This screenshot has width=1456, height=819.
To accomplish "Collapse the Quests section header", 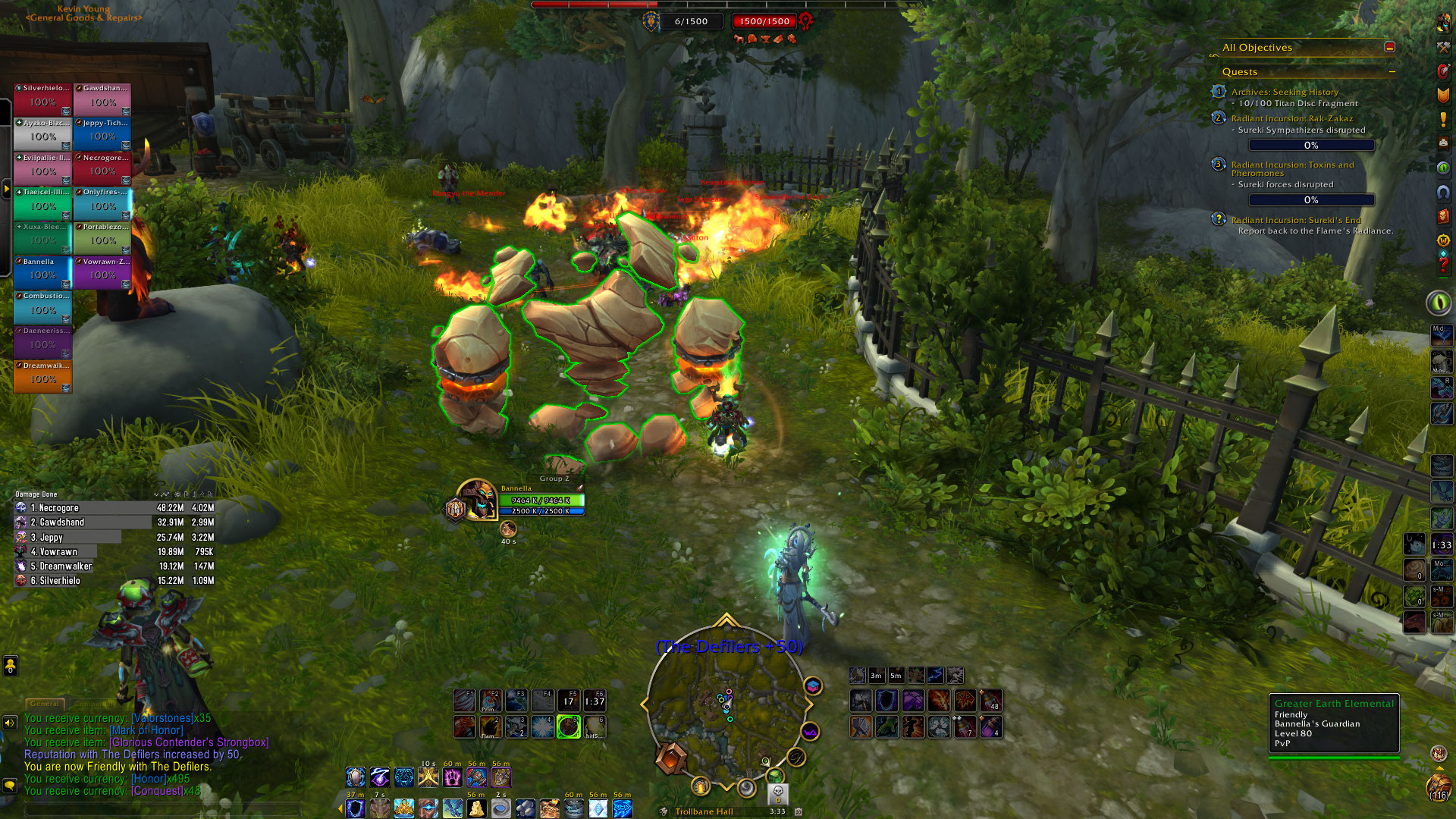I will click(1392, 72).
